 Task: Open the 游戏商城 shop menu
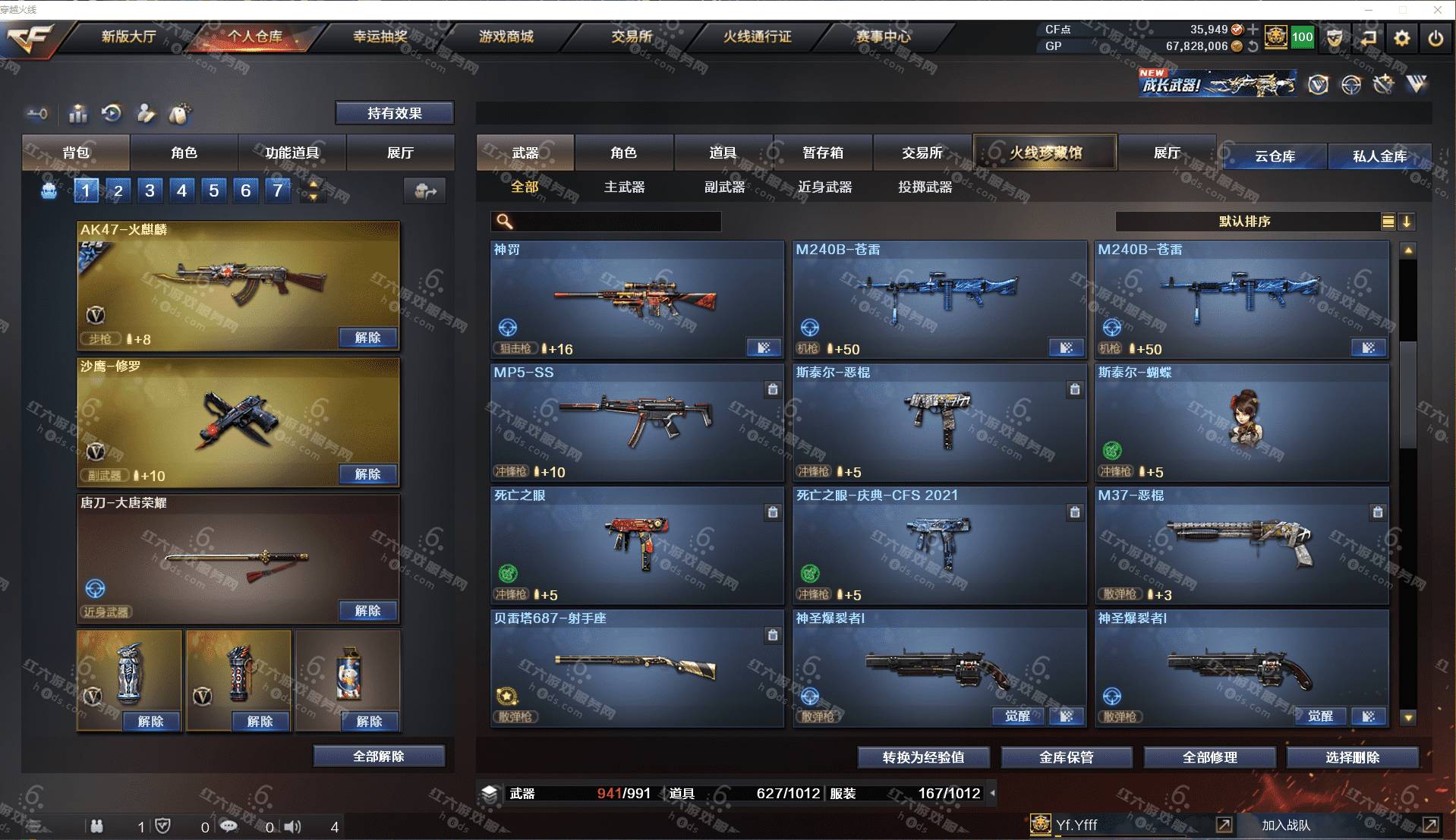[x=506, y=36]
